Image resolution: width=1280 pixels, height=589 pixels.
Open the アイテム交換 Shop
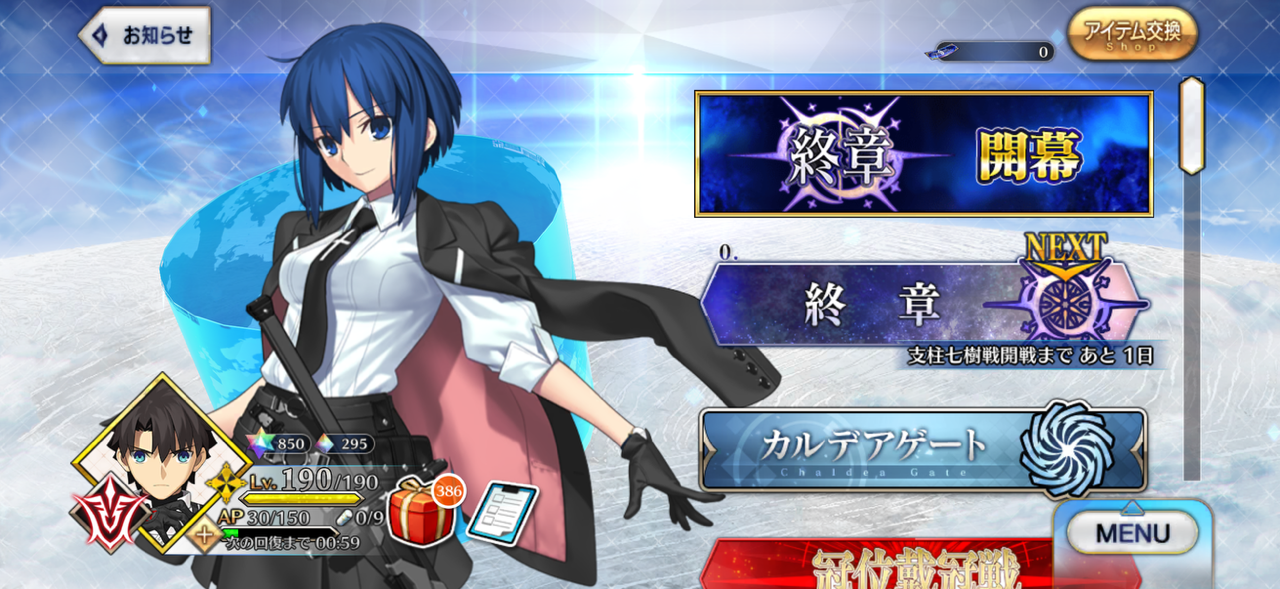pos(1132,33)
